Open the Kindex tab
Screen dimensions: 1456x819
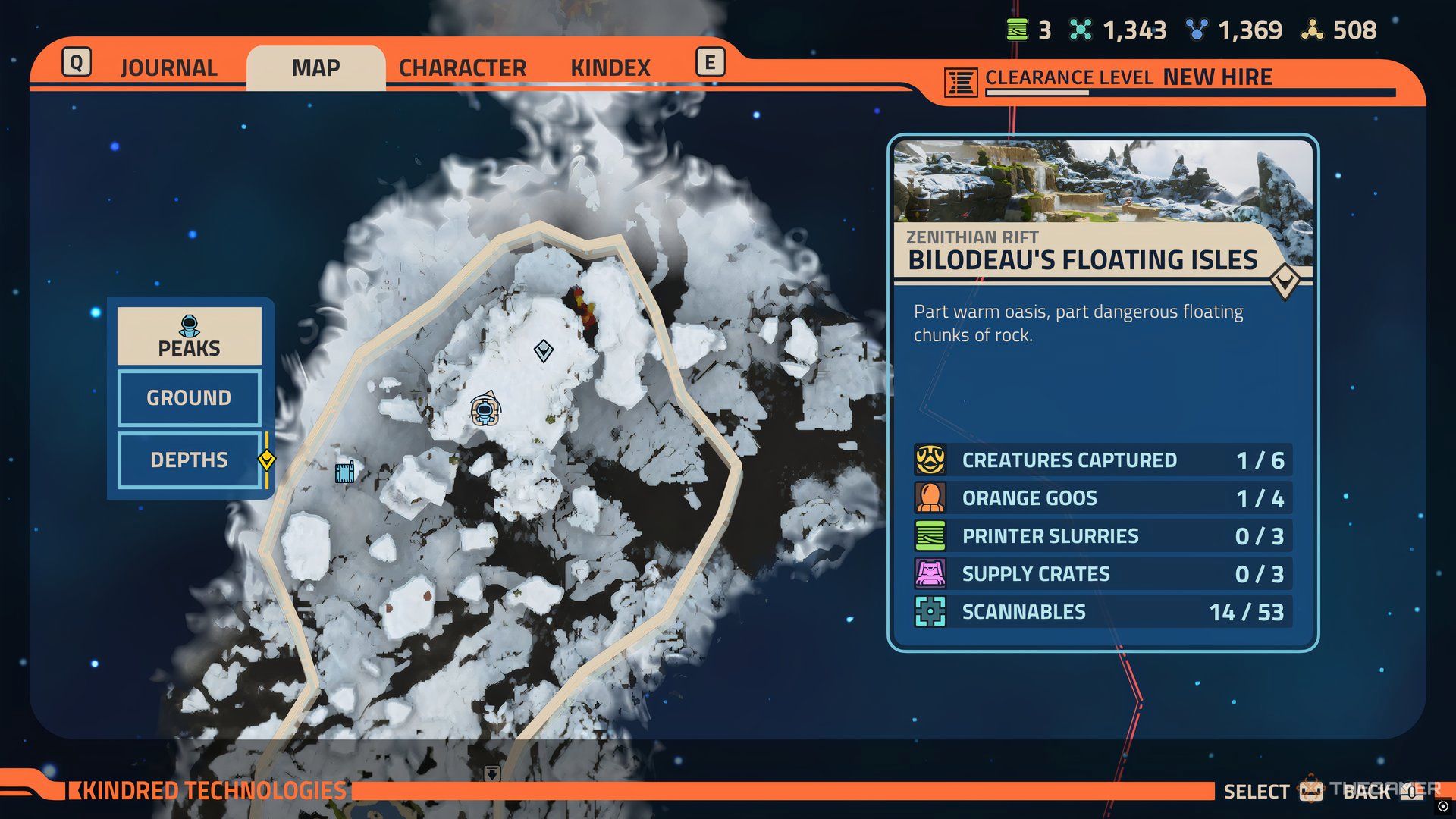pos(610,68)
